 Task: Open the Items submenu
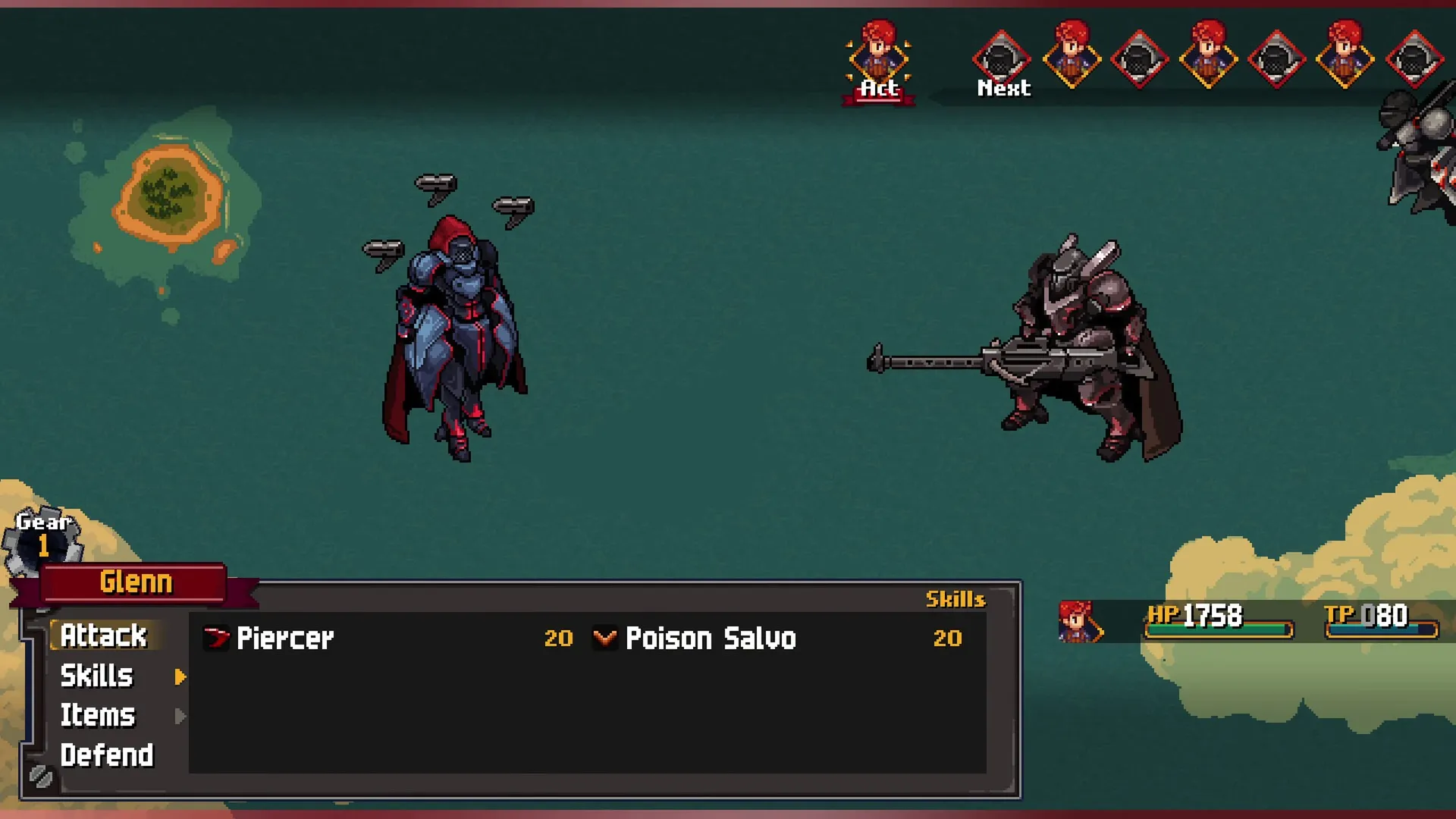pos(98,715)
